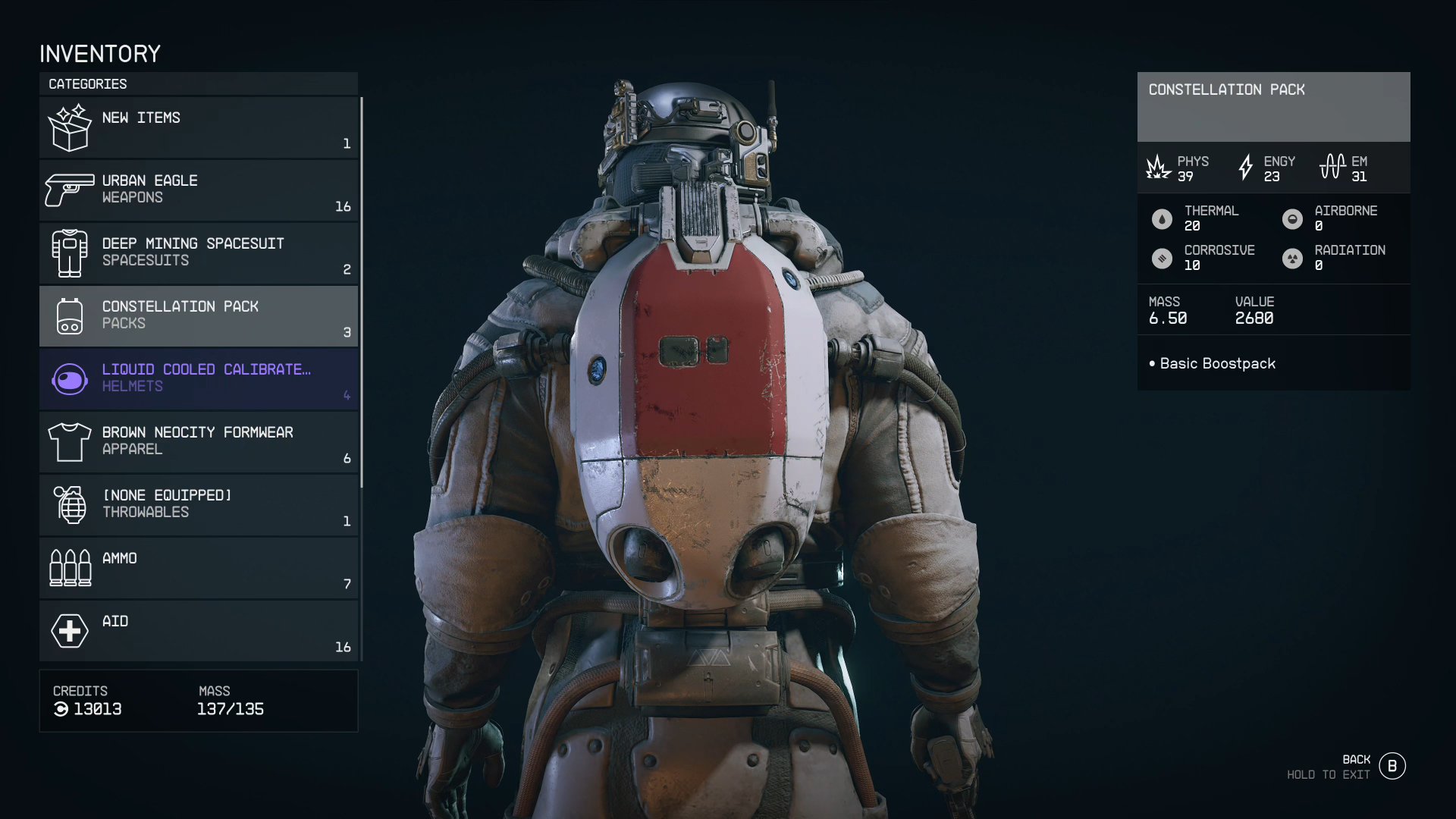Viewport: 1456px width, 819px height.
Task: Click the B Back button
Action: (1392, 765)
